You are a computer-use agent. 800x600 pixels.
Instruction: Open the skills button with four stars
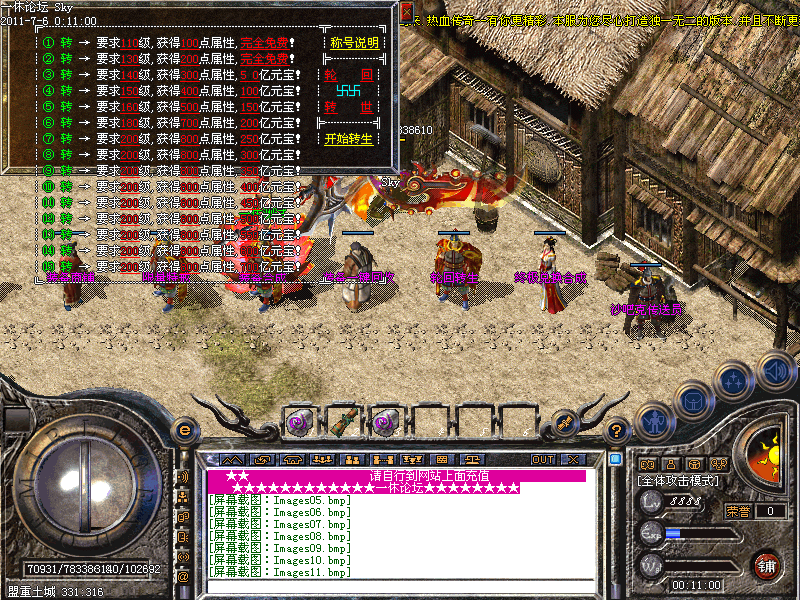(734, 381)
